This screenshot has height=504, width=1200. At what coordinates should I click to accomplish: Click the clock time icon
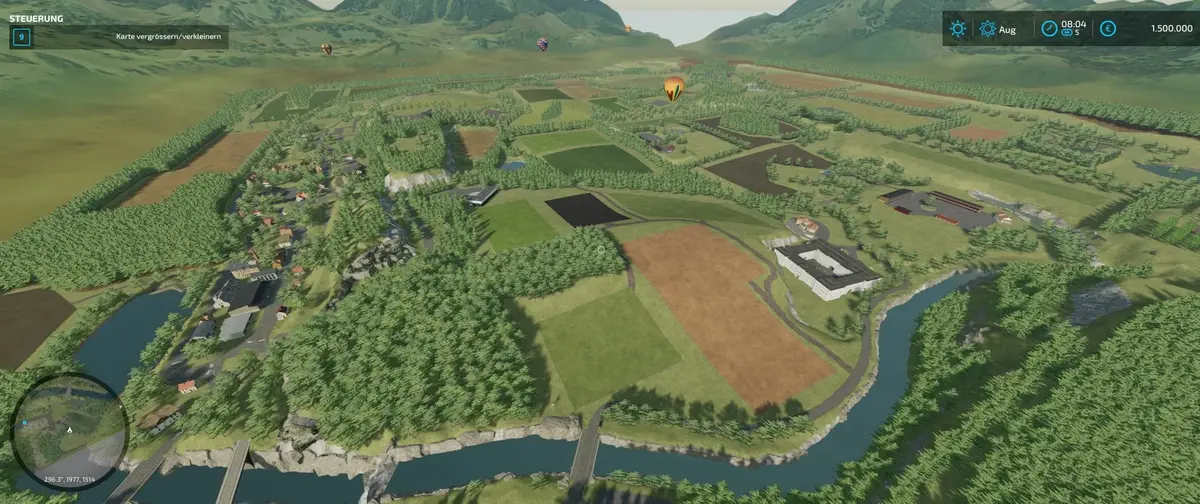pyautogui.click(x=1048, y=29)
